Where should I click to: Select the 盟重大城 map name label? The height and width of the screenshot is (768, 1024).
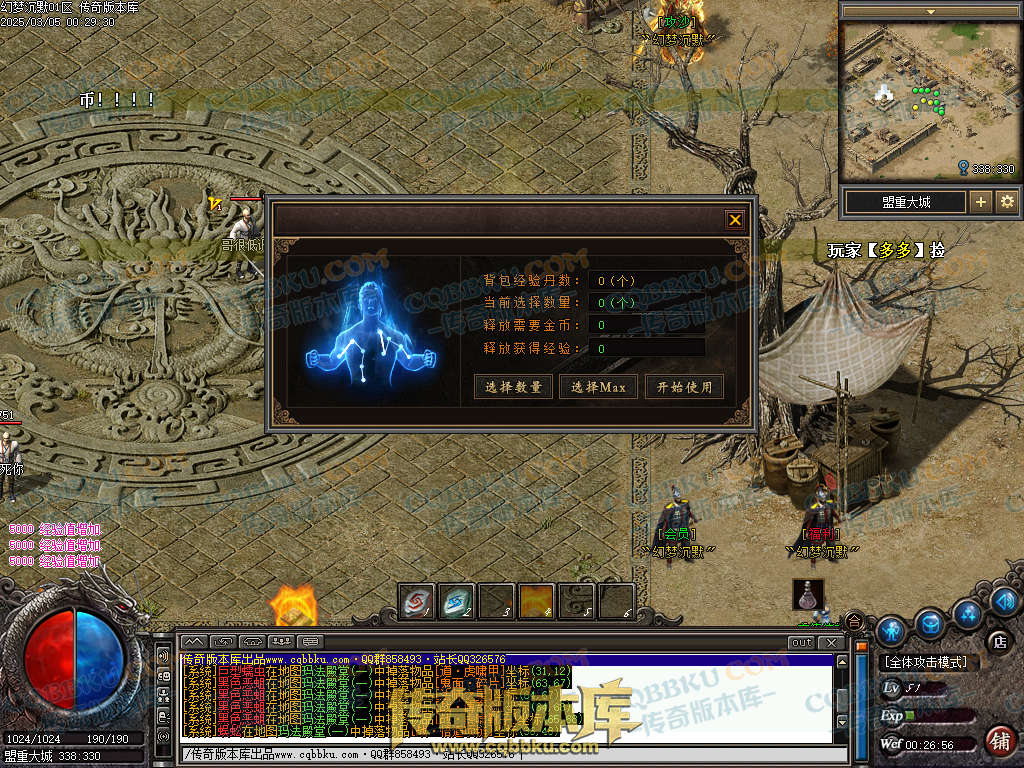pyautogui.click(x=905, y=202)
